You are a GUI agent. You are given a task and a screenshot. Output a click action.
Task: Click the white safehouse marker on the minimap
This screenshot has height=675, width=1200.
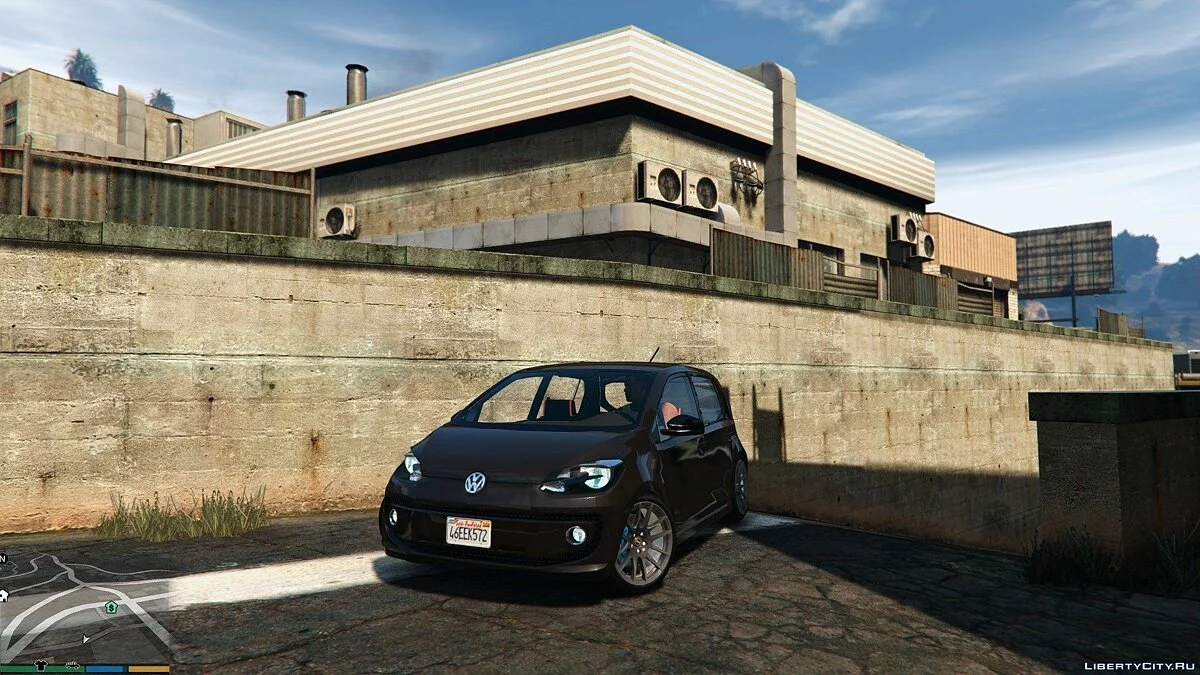tap(4, 595)
